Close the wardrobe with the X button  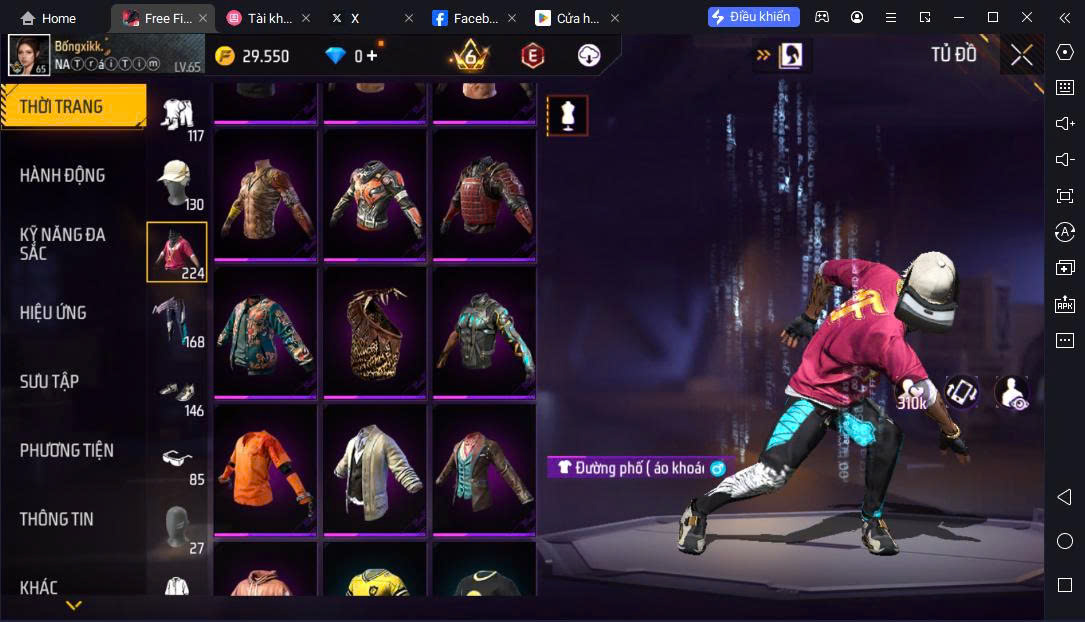pos(1021,56)
